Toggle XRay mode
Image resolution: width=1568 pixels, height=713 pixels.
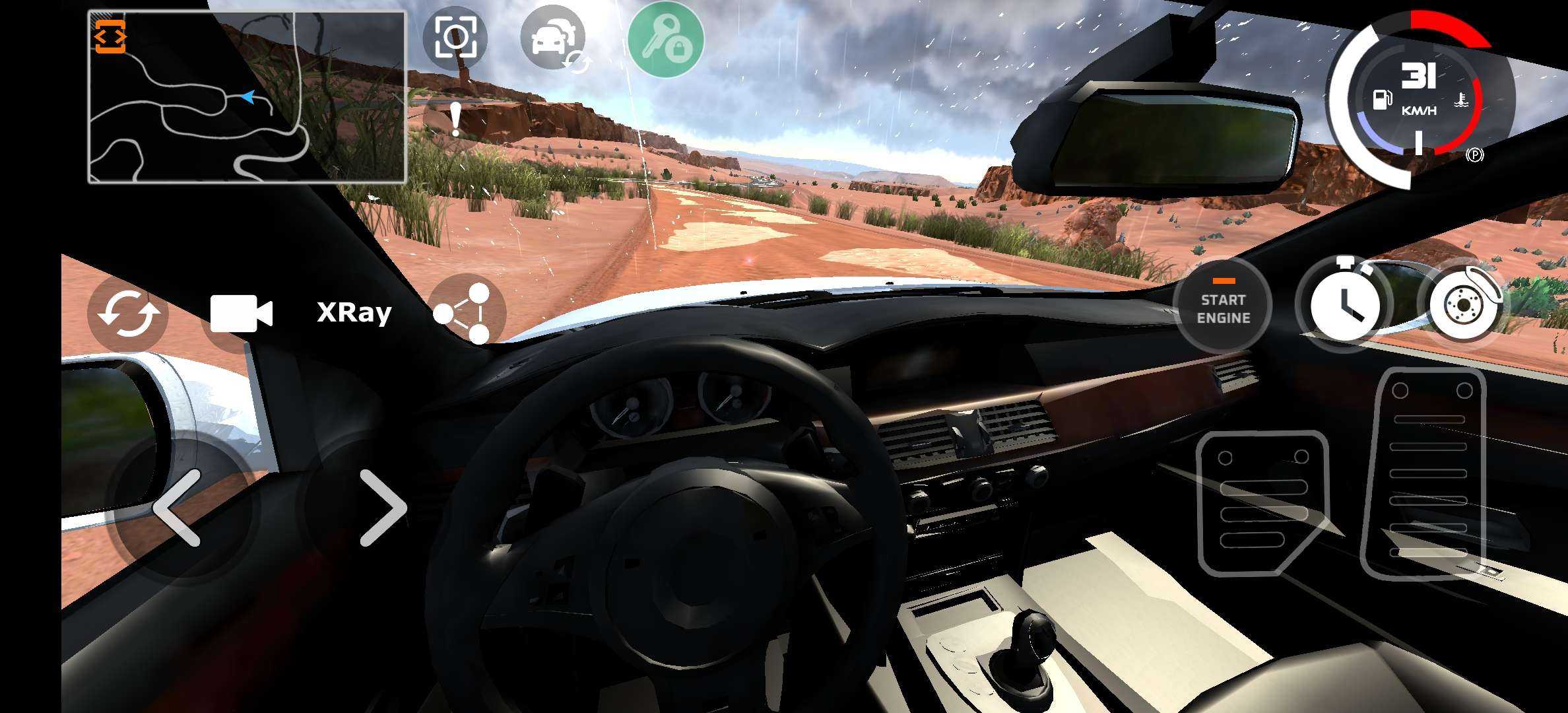(x=354, y=312)
